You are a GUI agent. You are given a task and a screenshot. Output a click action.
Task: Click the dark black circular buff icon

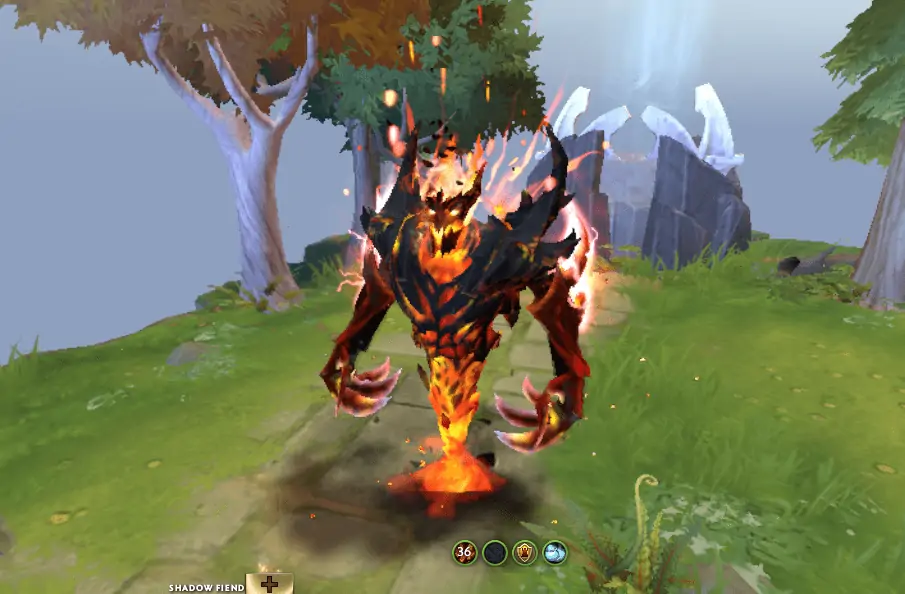494,552
